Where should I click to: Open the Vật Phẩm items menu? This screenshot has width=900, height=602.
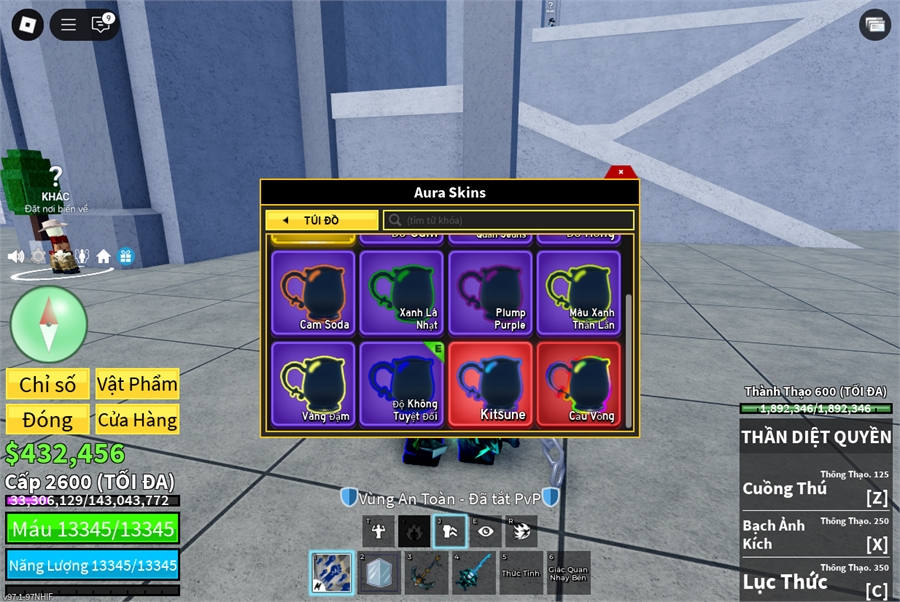pyautogui.click(x=137, y=384)
